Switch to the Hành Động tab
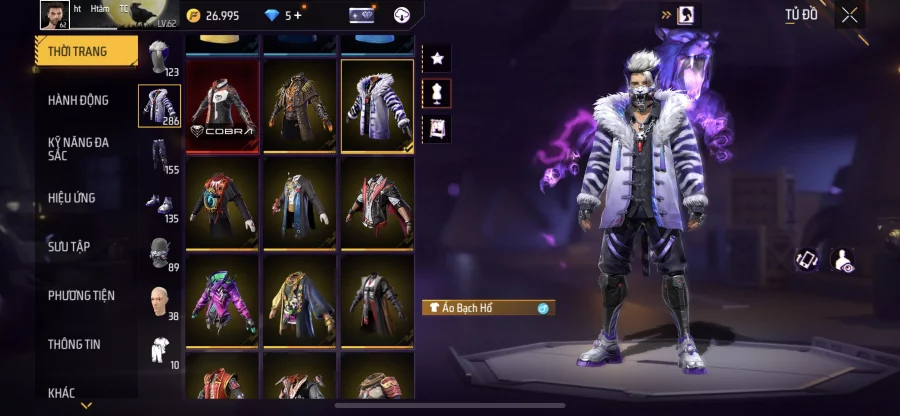 79,100
